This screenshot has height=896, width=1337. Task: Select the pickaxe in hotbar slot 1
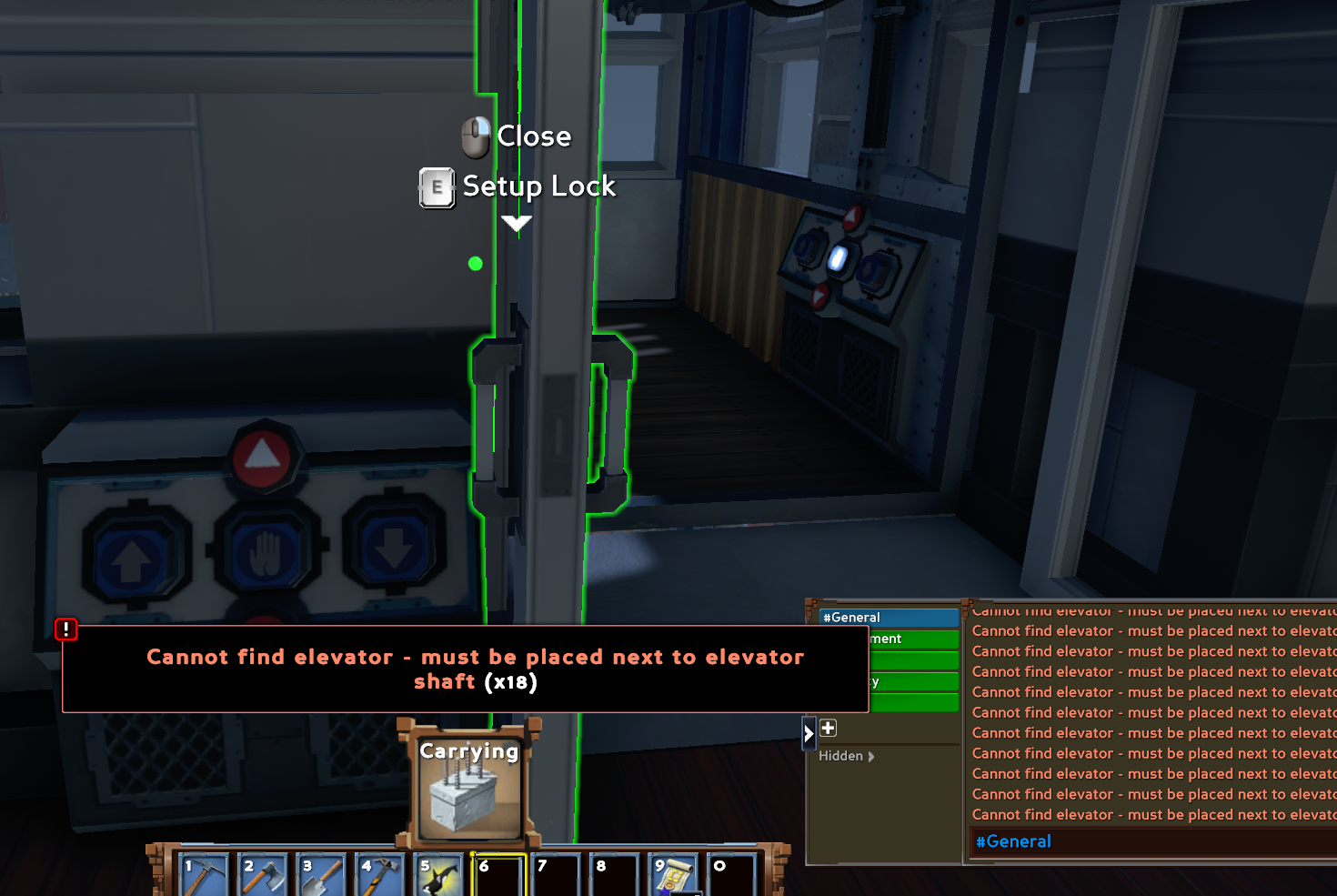tap(203, 873)
